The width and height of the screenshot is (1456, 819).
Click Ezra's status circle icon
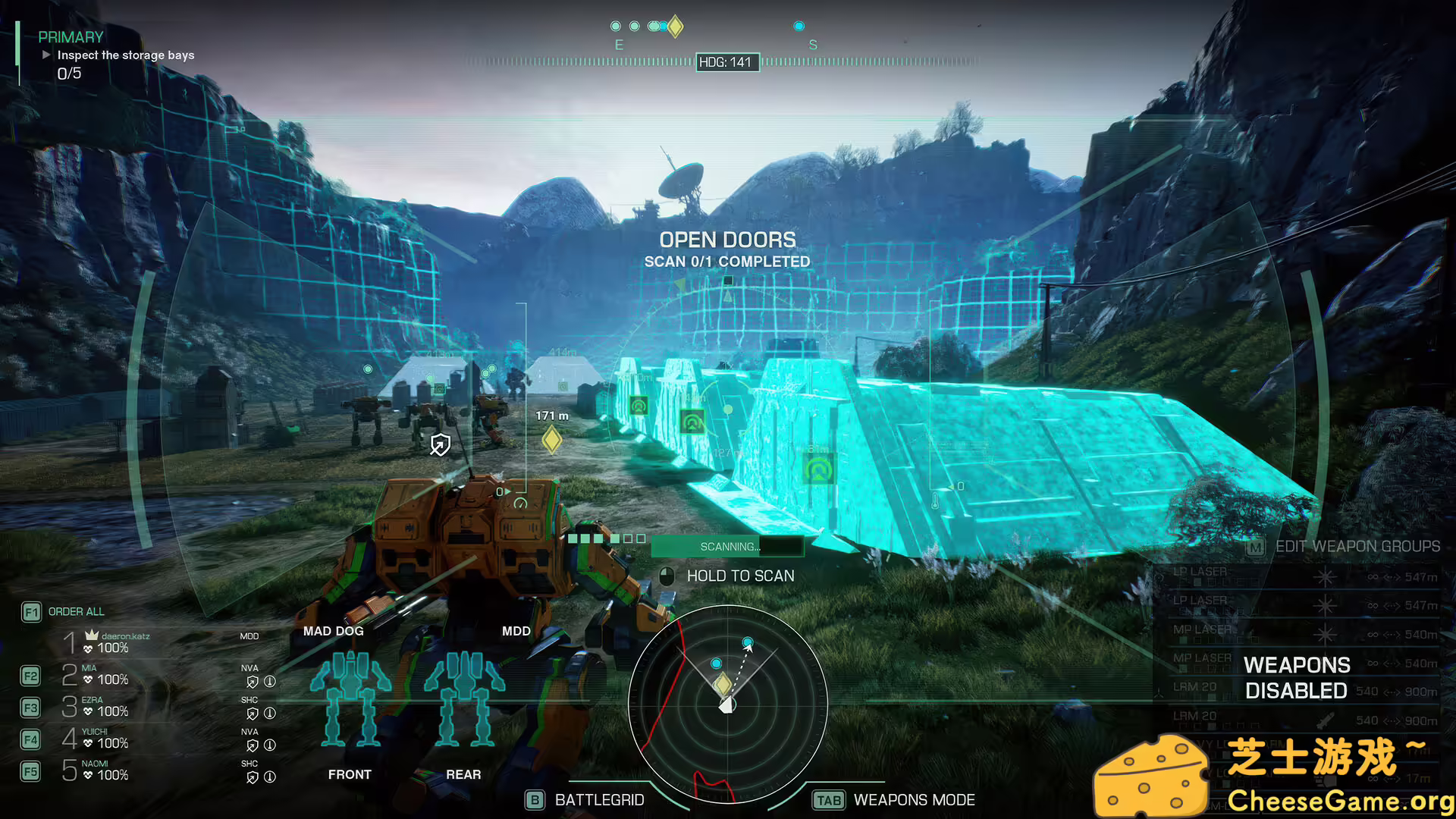click(x=270, y=713)
